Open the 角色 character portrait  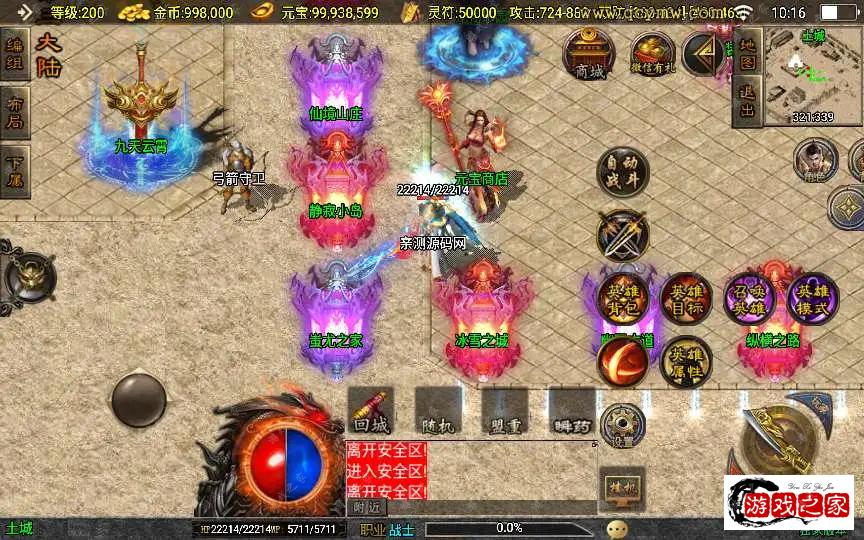click(815, 161)
